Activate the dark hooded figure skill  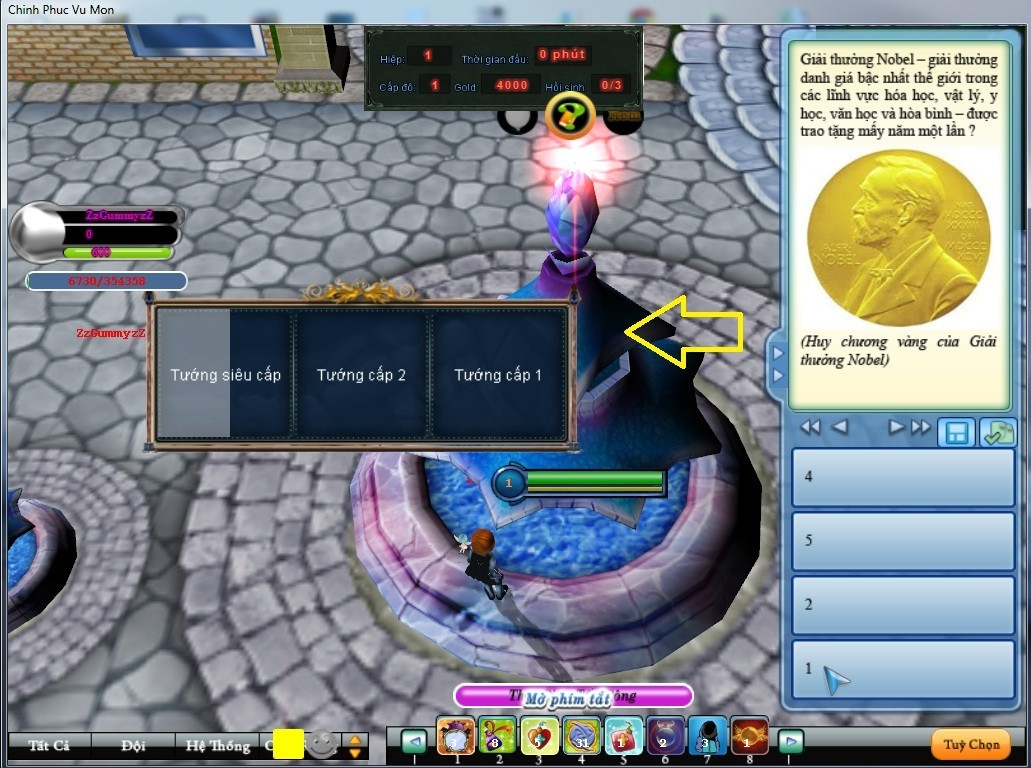pyautogui.click(x=707, y=737)
